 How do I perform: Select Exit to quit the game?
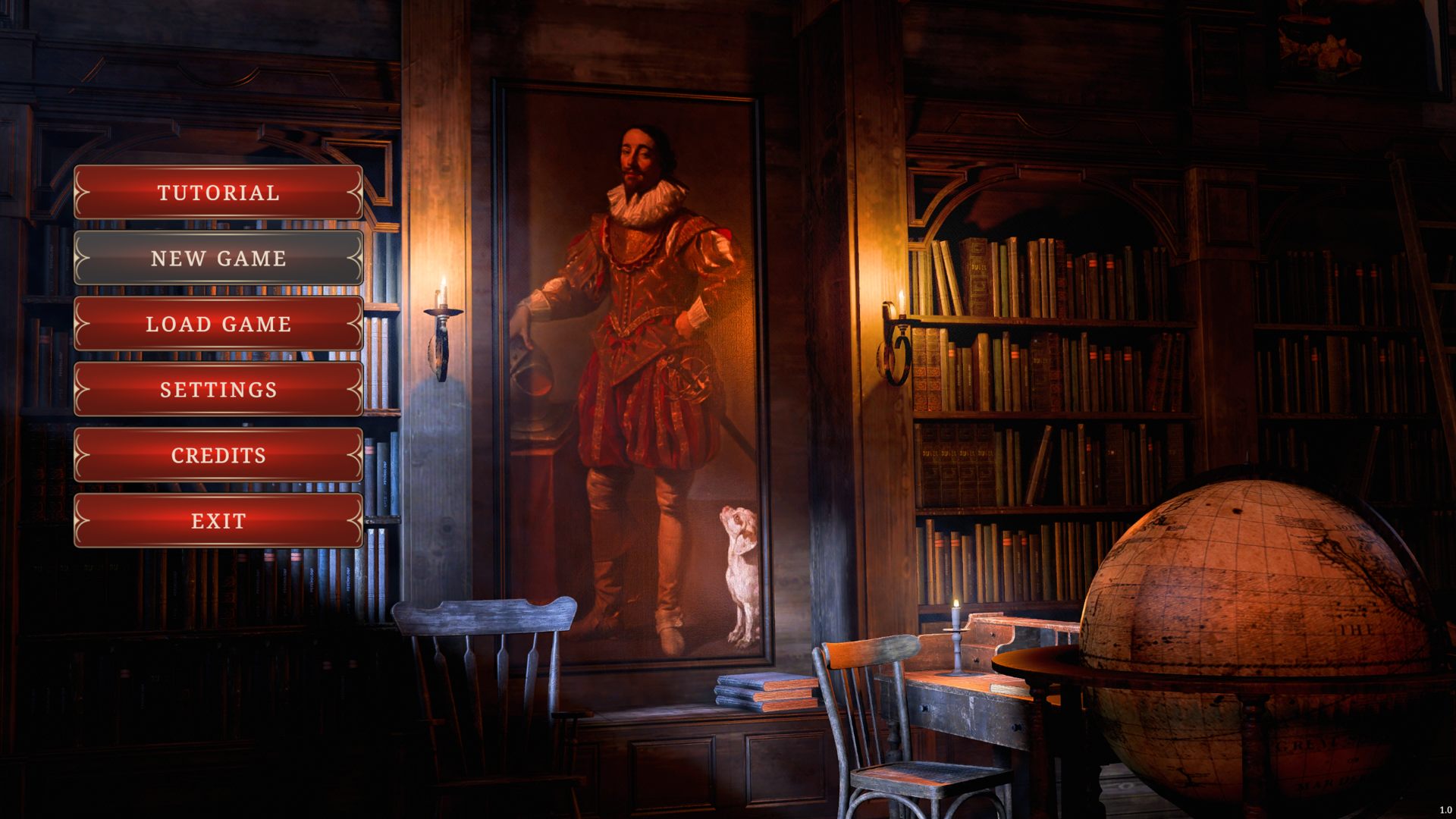point(218,521)
